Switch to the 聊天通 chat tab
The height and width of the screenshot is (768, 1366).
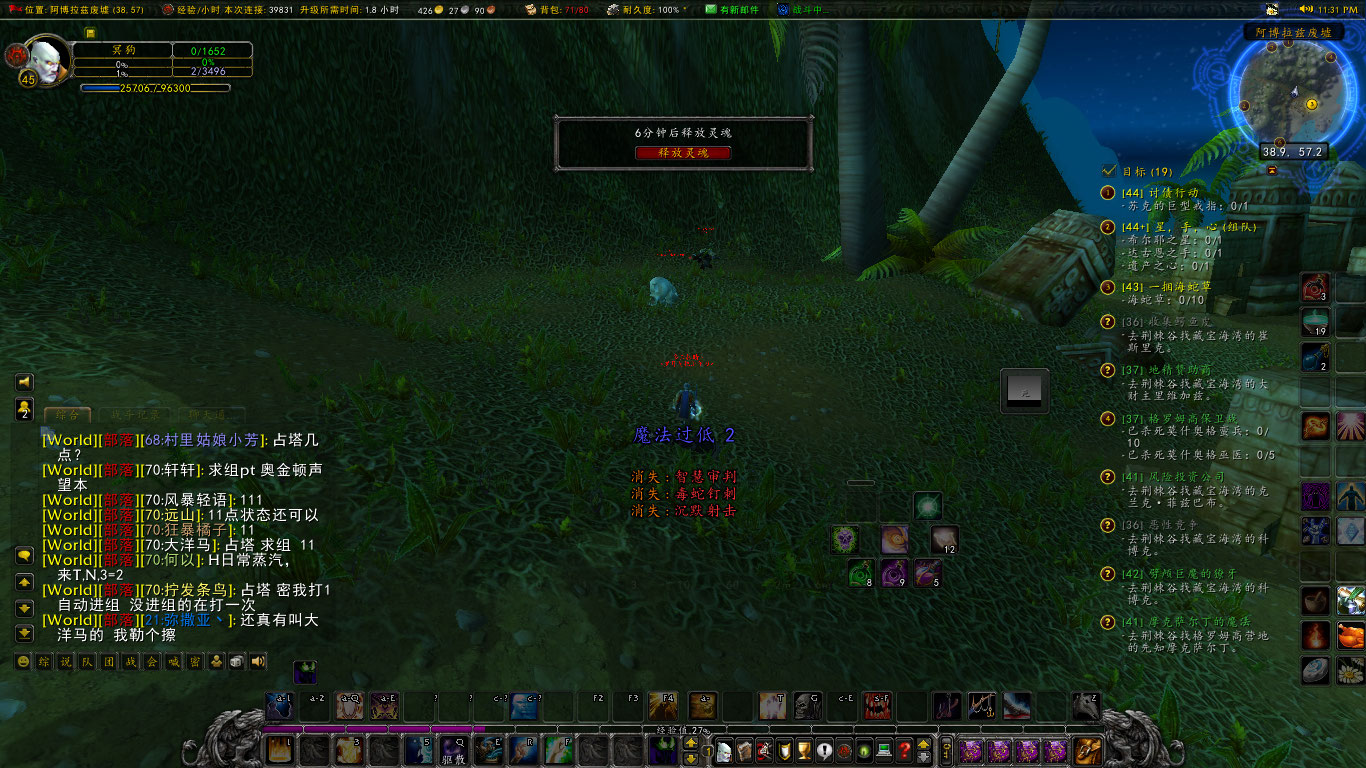pyautogui.click(x=208, y=414)
